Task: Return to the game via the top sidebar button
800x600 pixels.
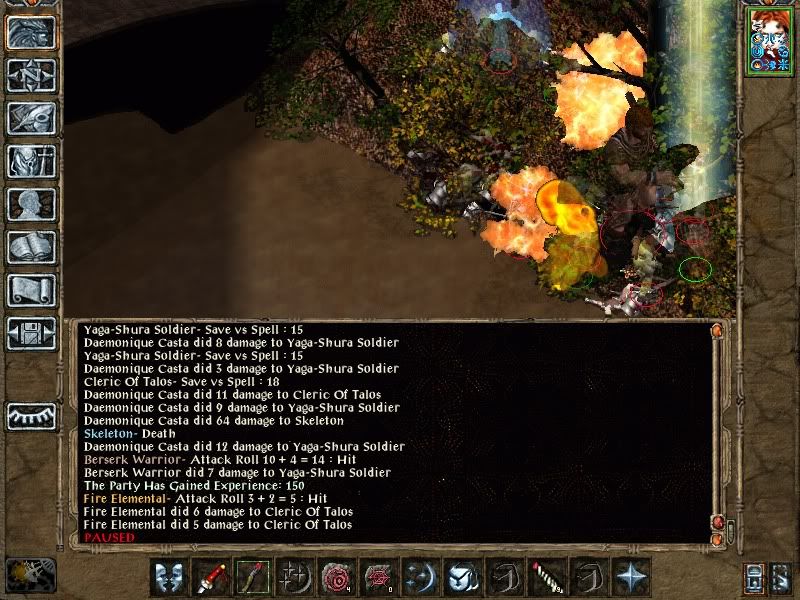Action: tap(31, 33)
